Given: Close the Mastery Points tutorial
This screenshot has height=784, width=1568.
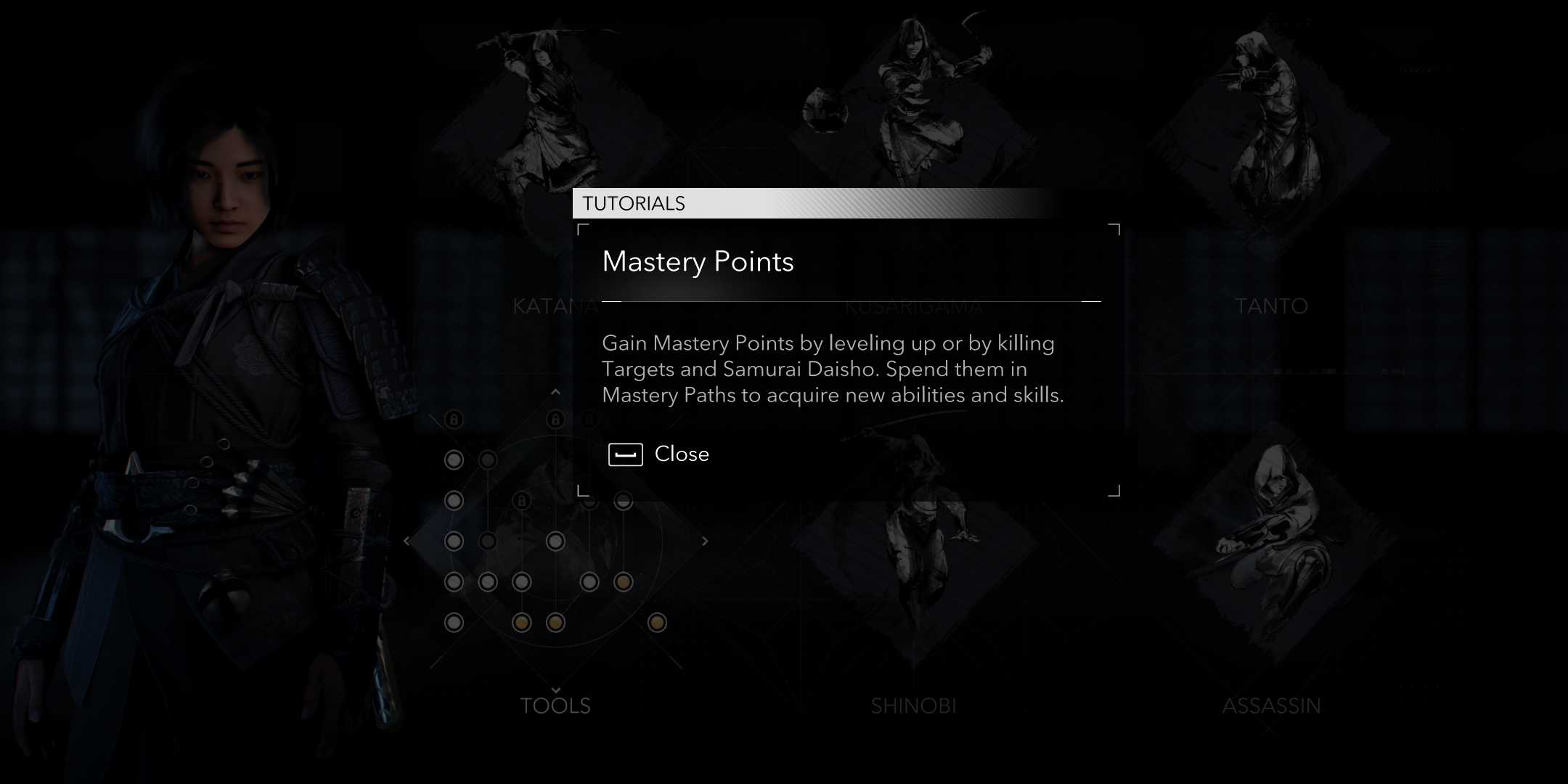Looking at the screenshot, I should [681, 454].
